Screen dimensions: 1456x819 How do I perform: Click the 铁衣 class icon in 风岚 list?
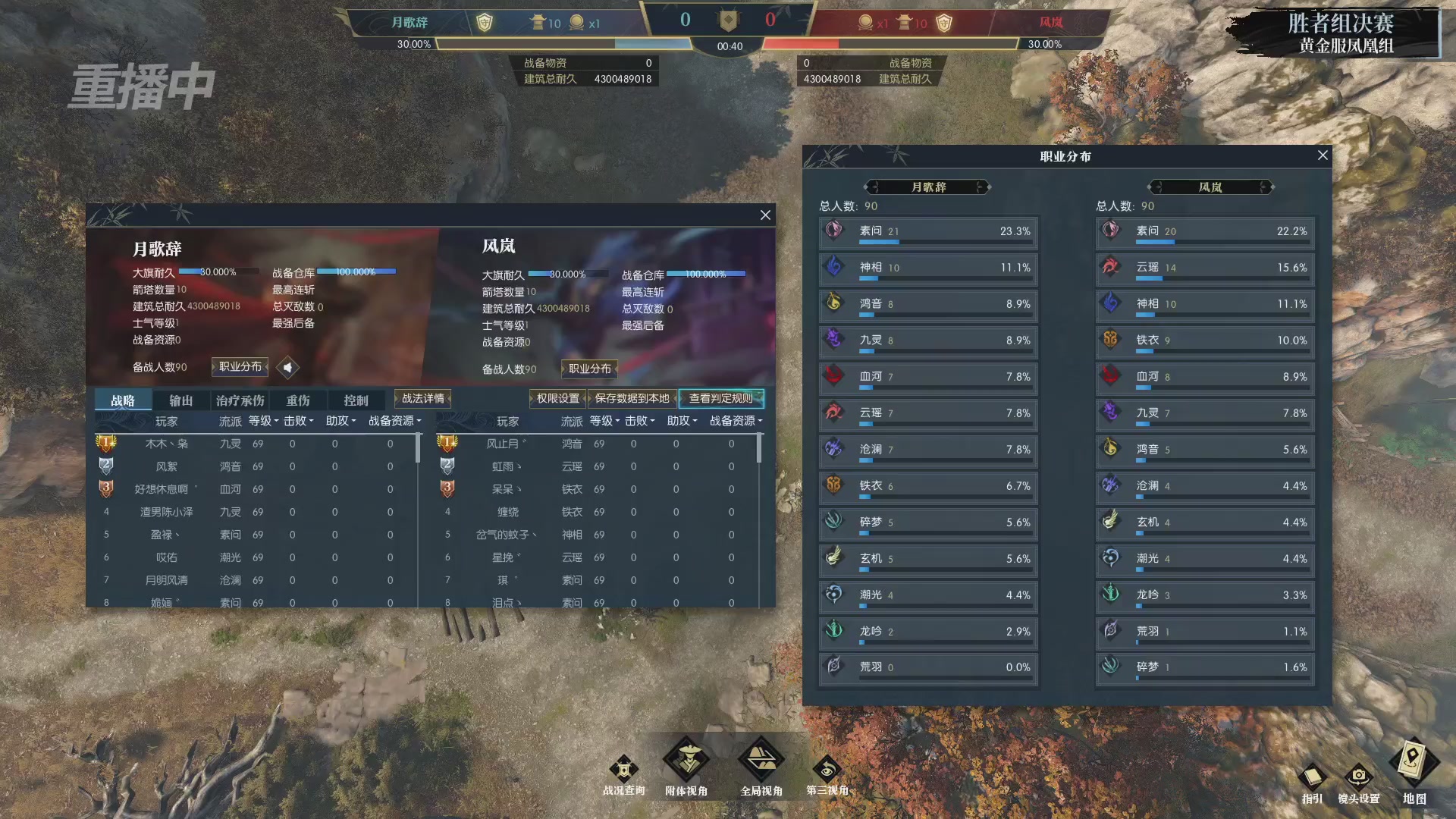click(1112, 340)
